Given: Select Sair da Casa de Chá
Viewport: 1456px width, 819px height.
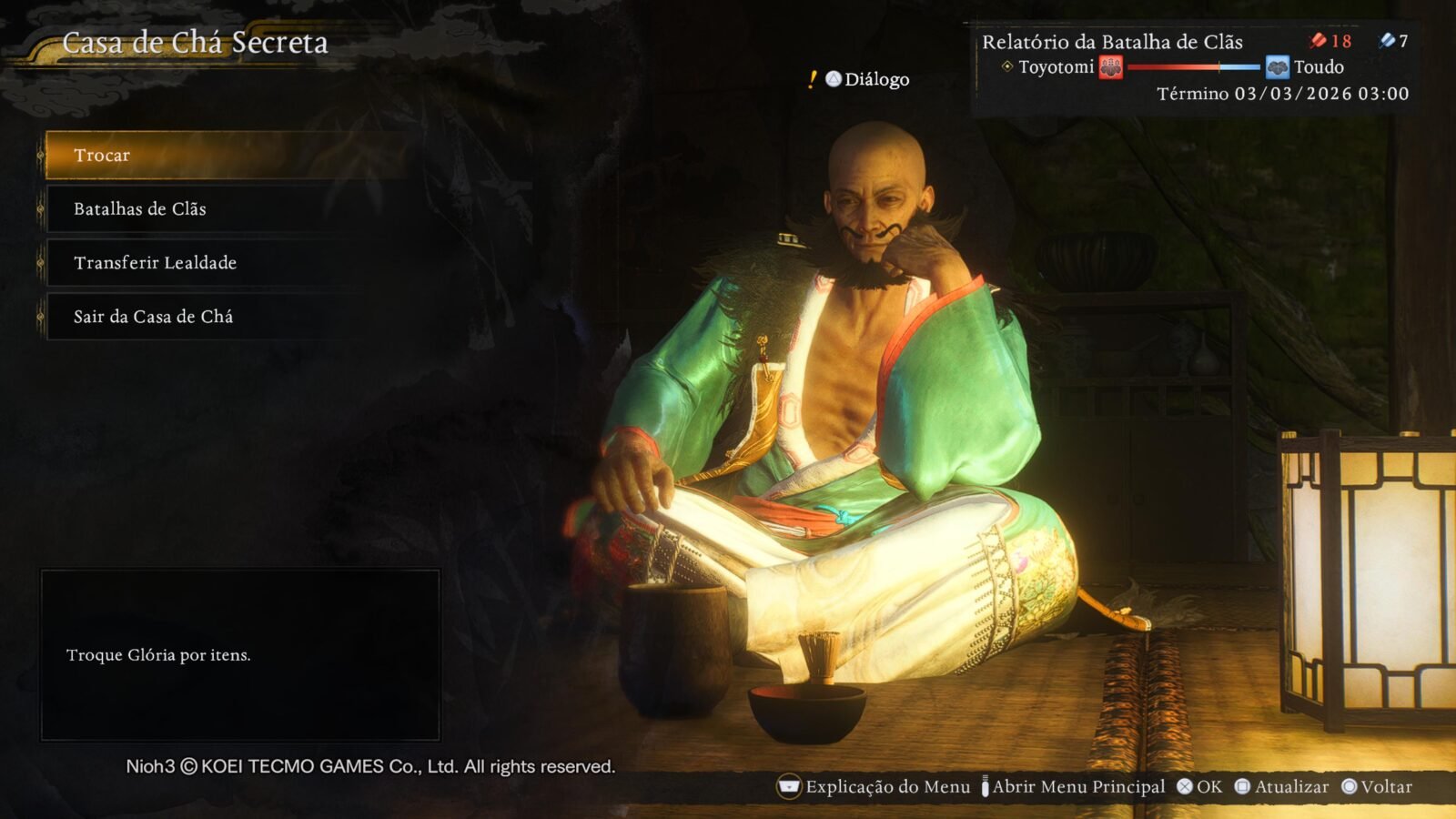Looking at the screenshot, I should click(x=153, y=316).
